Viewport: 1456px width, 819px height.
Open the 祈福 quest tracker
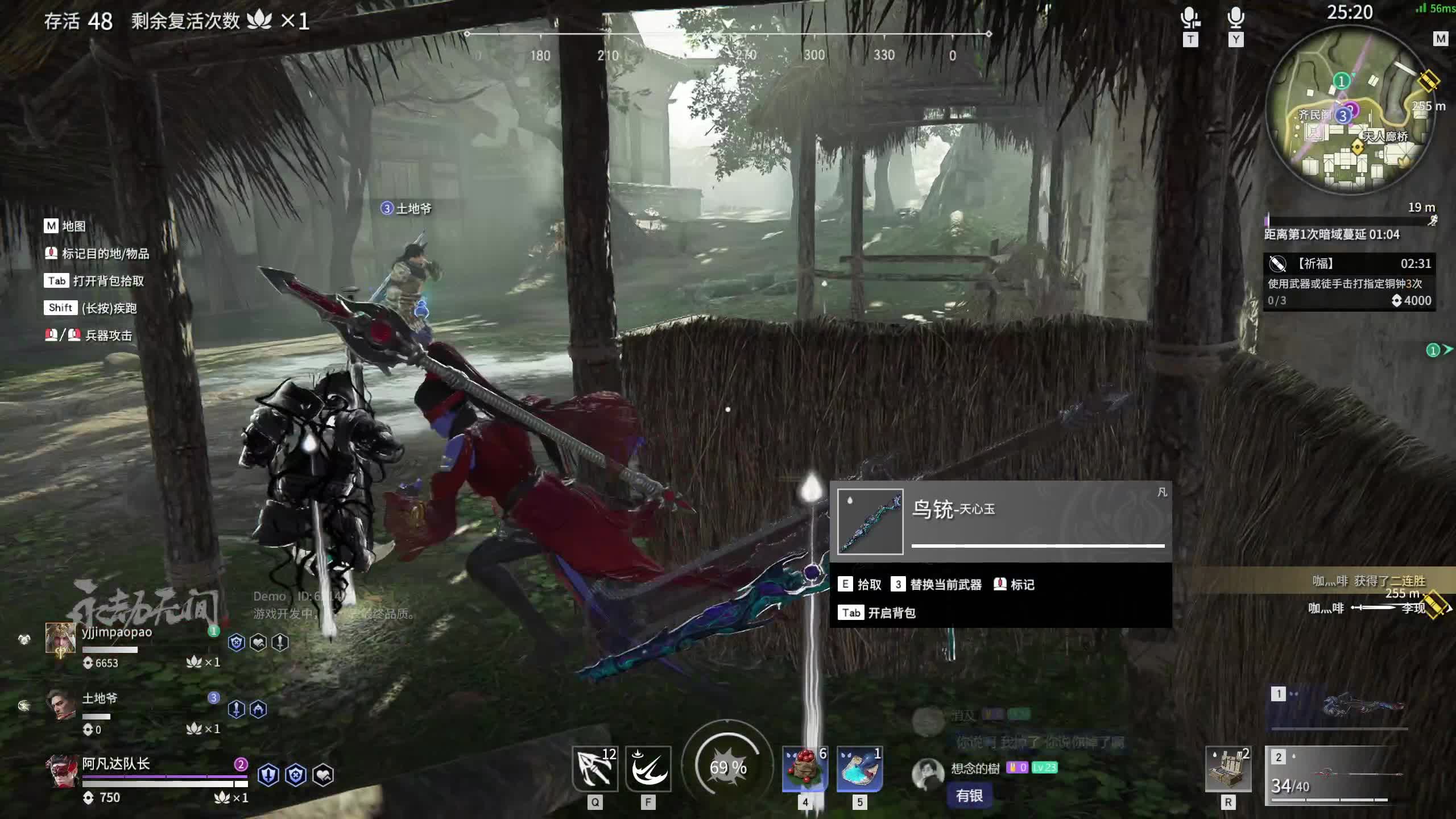(1349, 282)
